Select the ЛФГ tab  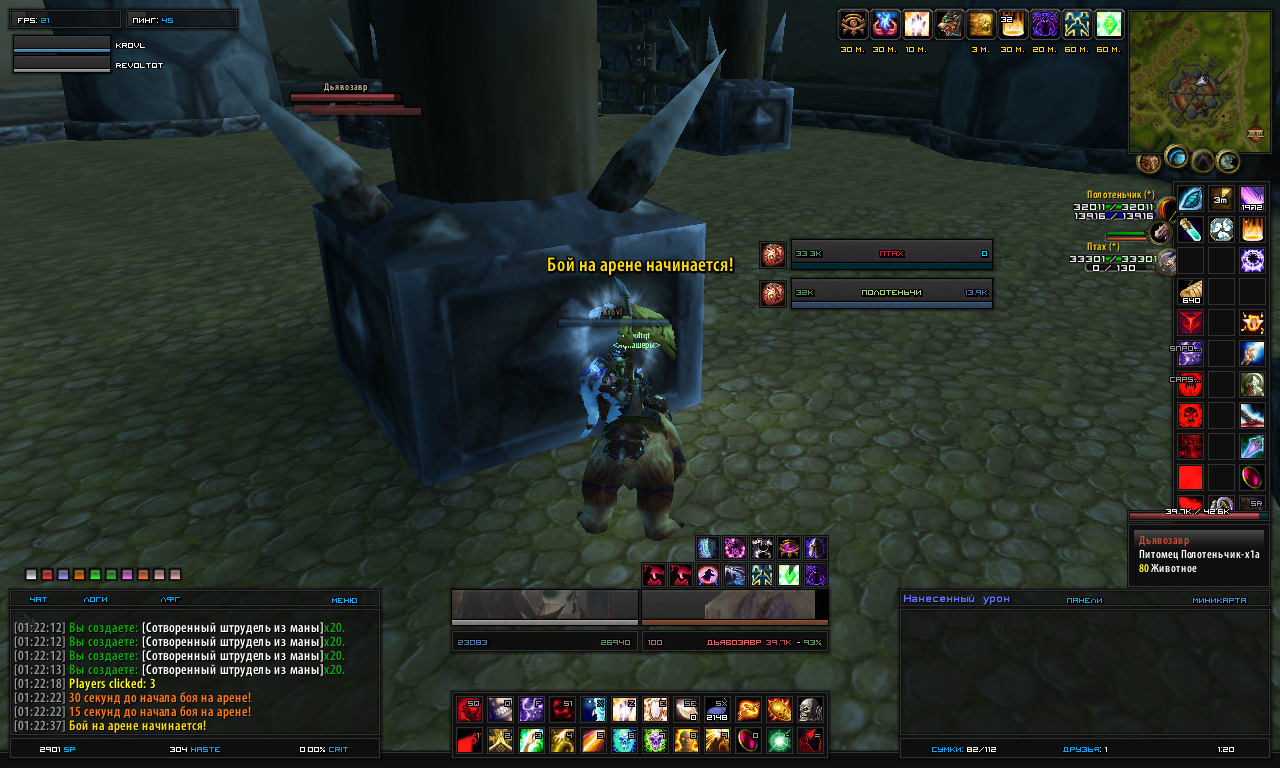(170, 600)
